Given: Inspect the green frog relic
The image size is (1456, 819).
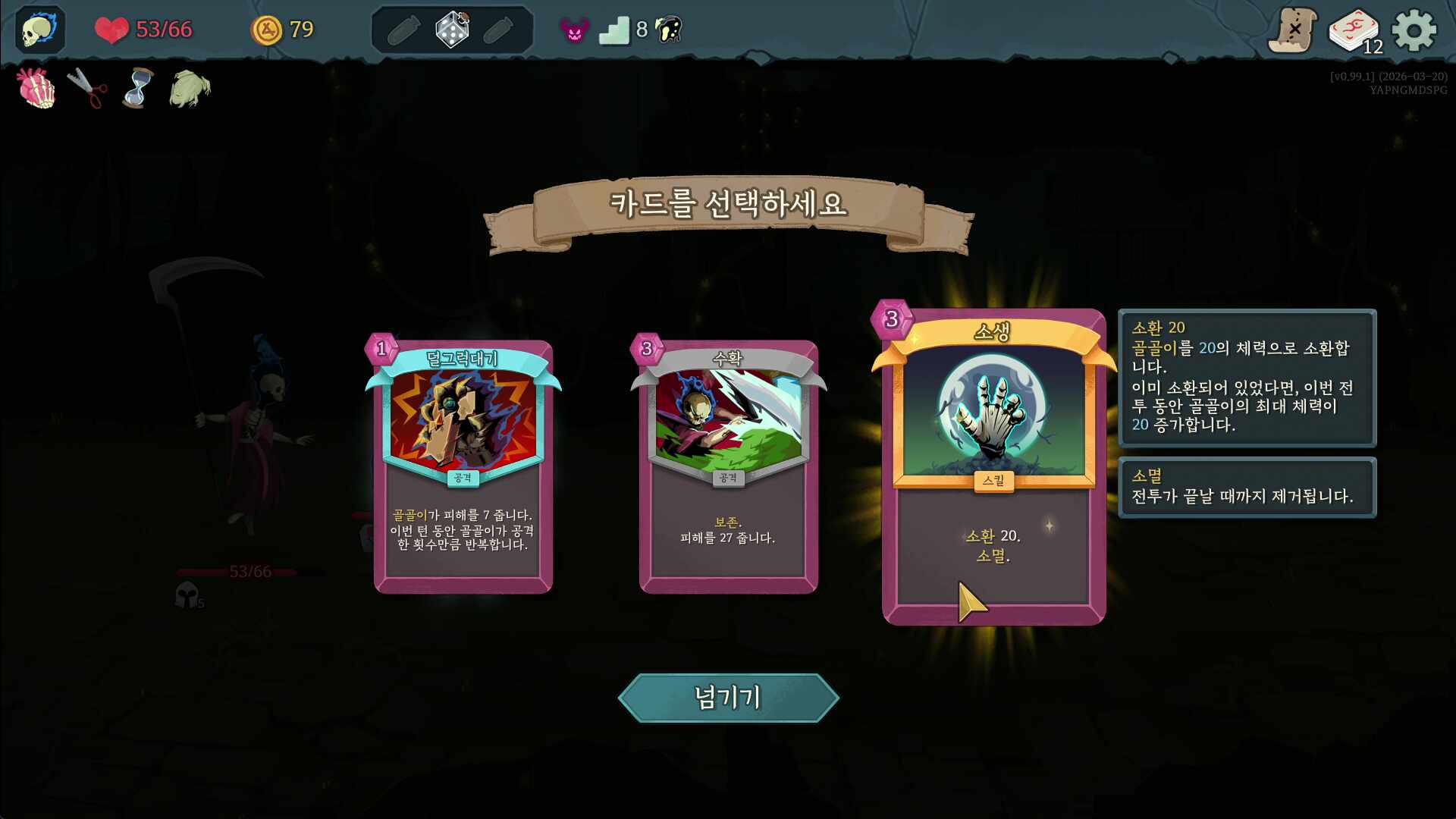Looking at the screenshot, I should (190, 89).
